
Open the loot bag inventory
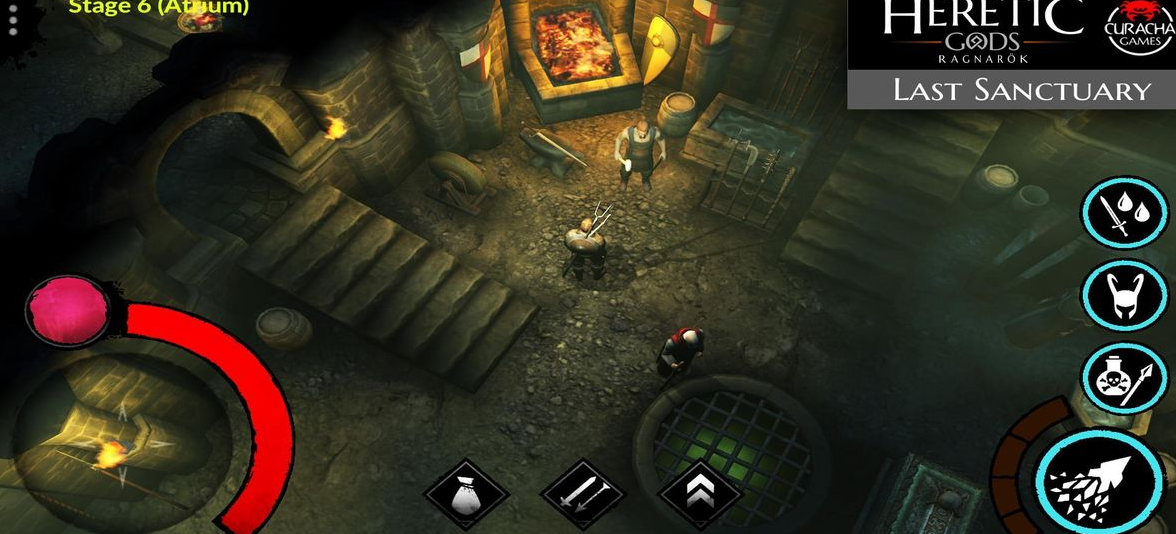pyautogui.click(x=465, y=495)
